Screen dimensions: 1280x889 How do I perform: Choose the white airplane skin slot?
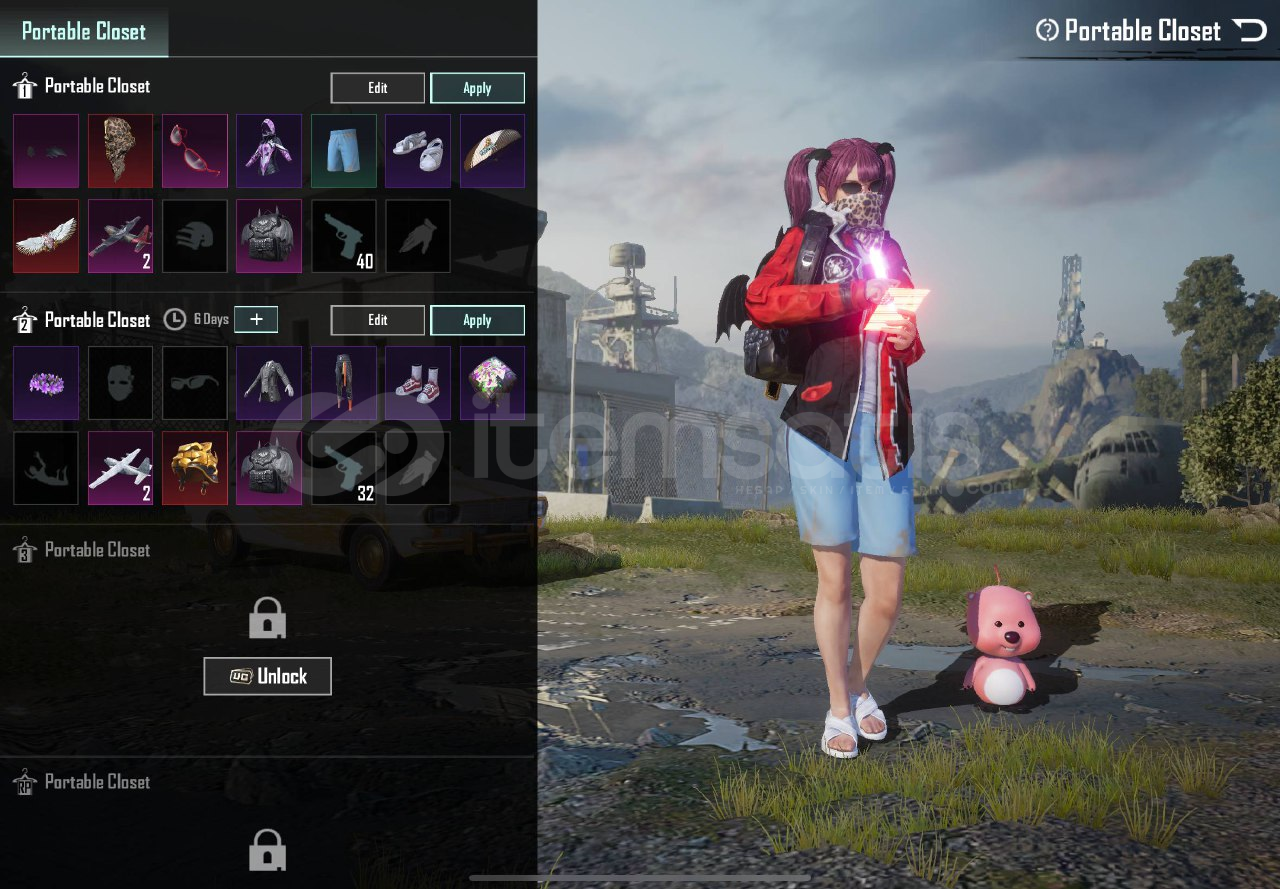coord(120,468)
